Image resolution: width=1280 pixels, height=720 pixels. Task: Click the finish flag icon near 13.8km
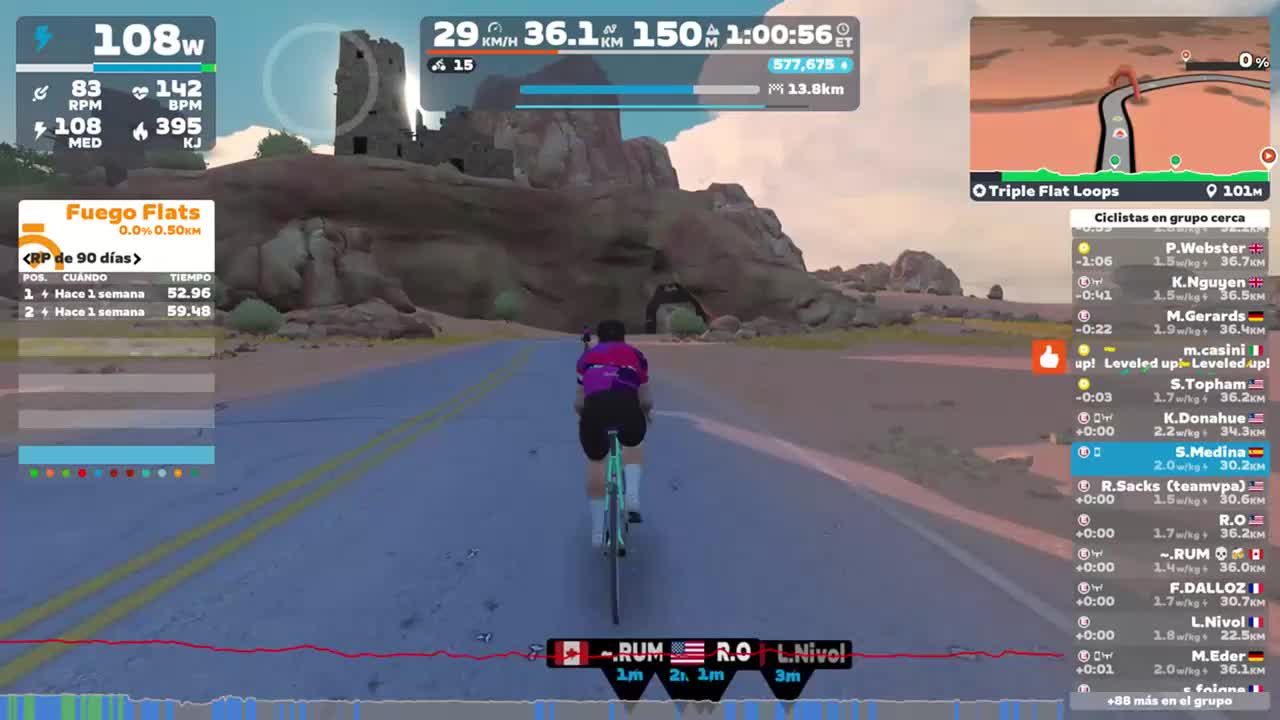pos(775,88)
